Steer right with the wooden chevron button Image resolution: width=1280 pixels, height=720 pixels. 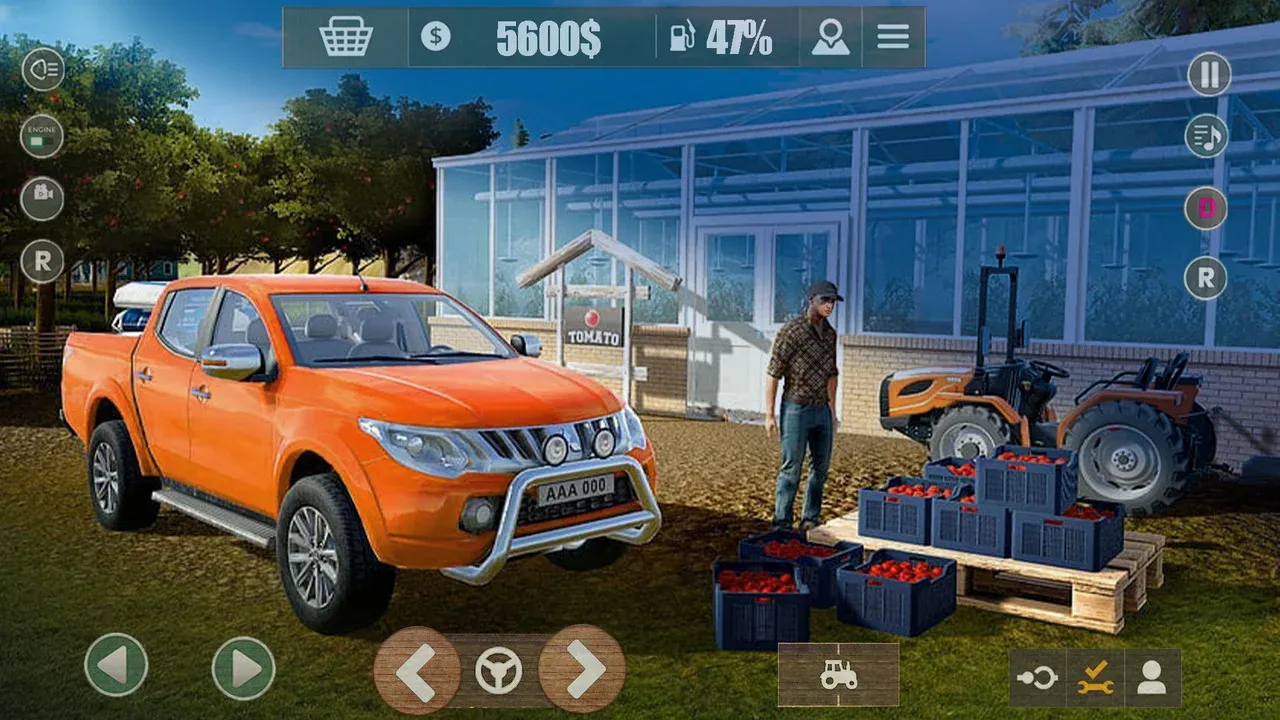pos(582,669)
